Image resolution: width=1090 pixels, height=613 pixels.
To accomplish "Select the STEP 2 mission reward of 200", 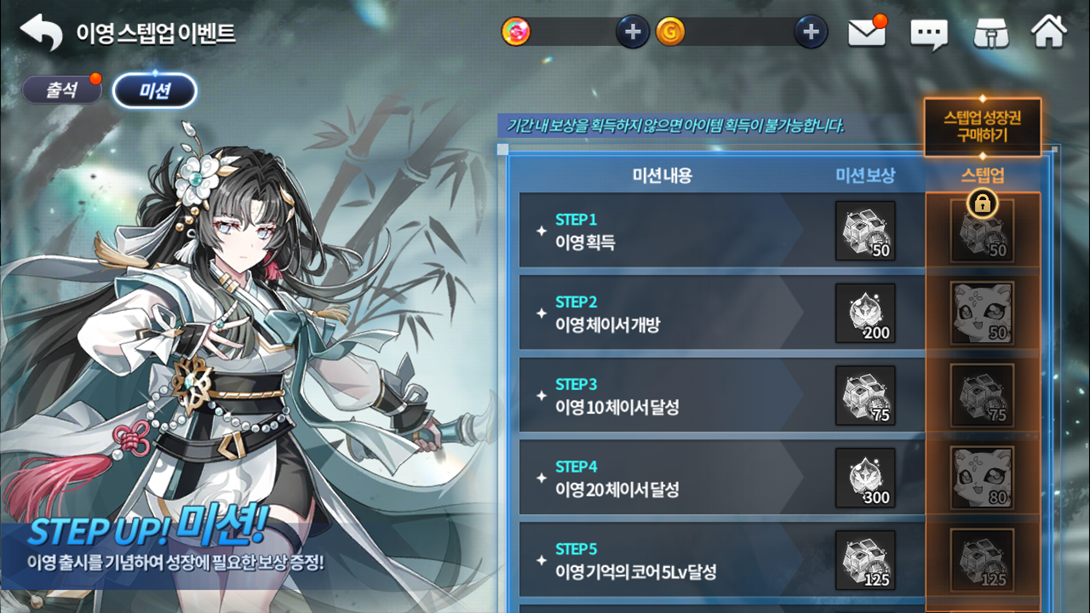I will 865,314.
